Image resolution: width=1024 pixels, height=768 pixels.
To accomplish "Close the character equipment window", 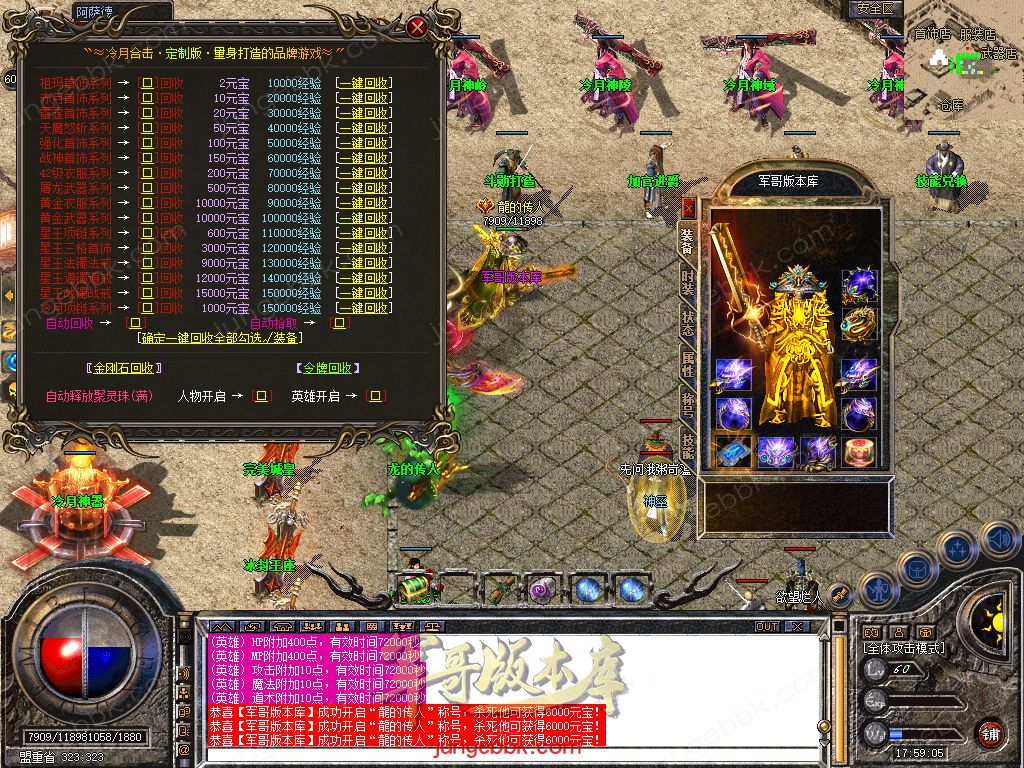I will coord(688,208).
